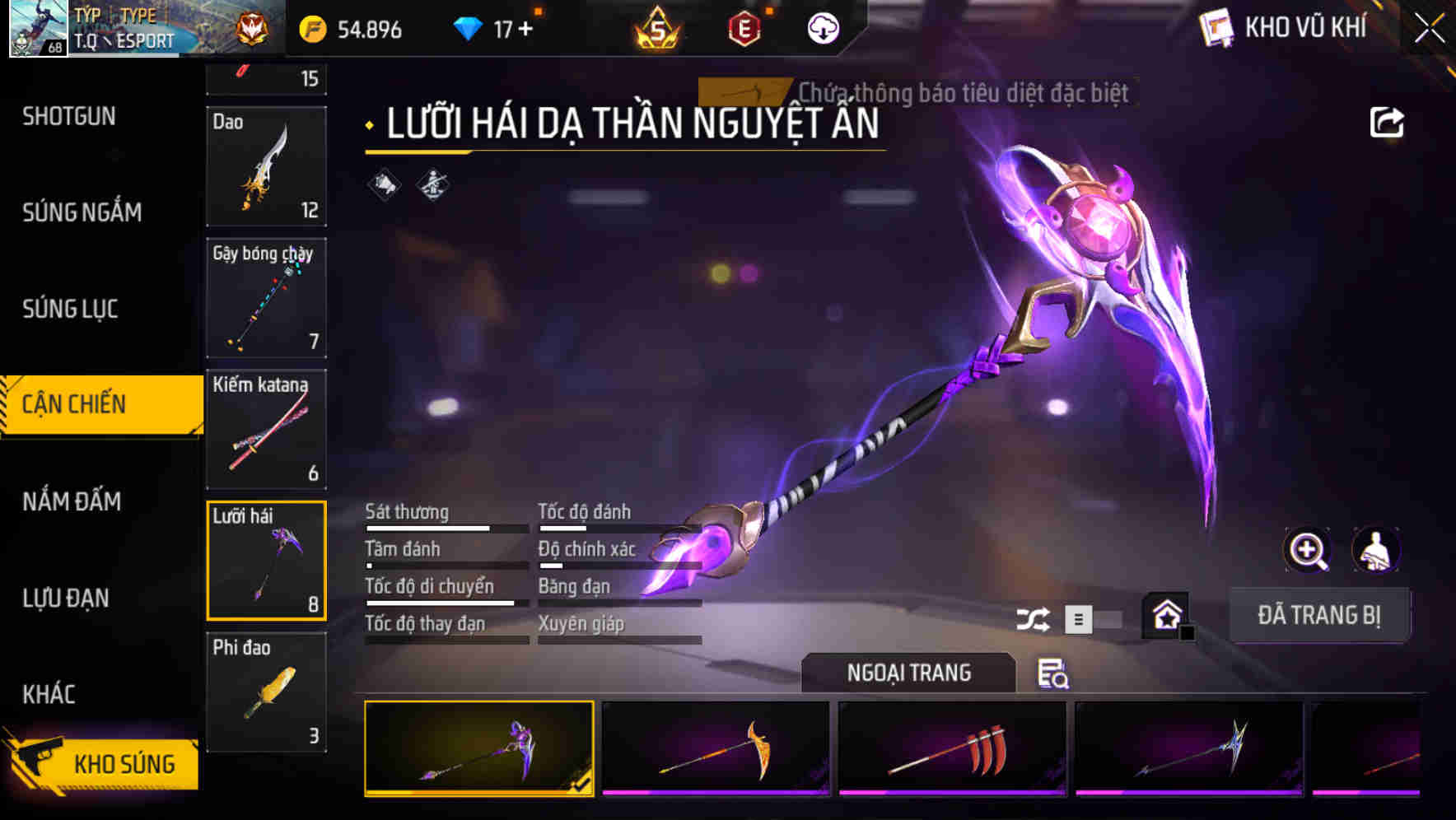Open the Gậy bóng chày weapon slot
1456x820 pixels.
[265, 298]
